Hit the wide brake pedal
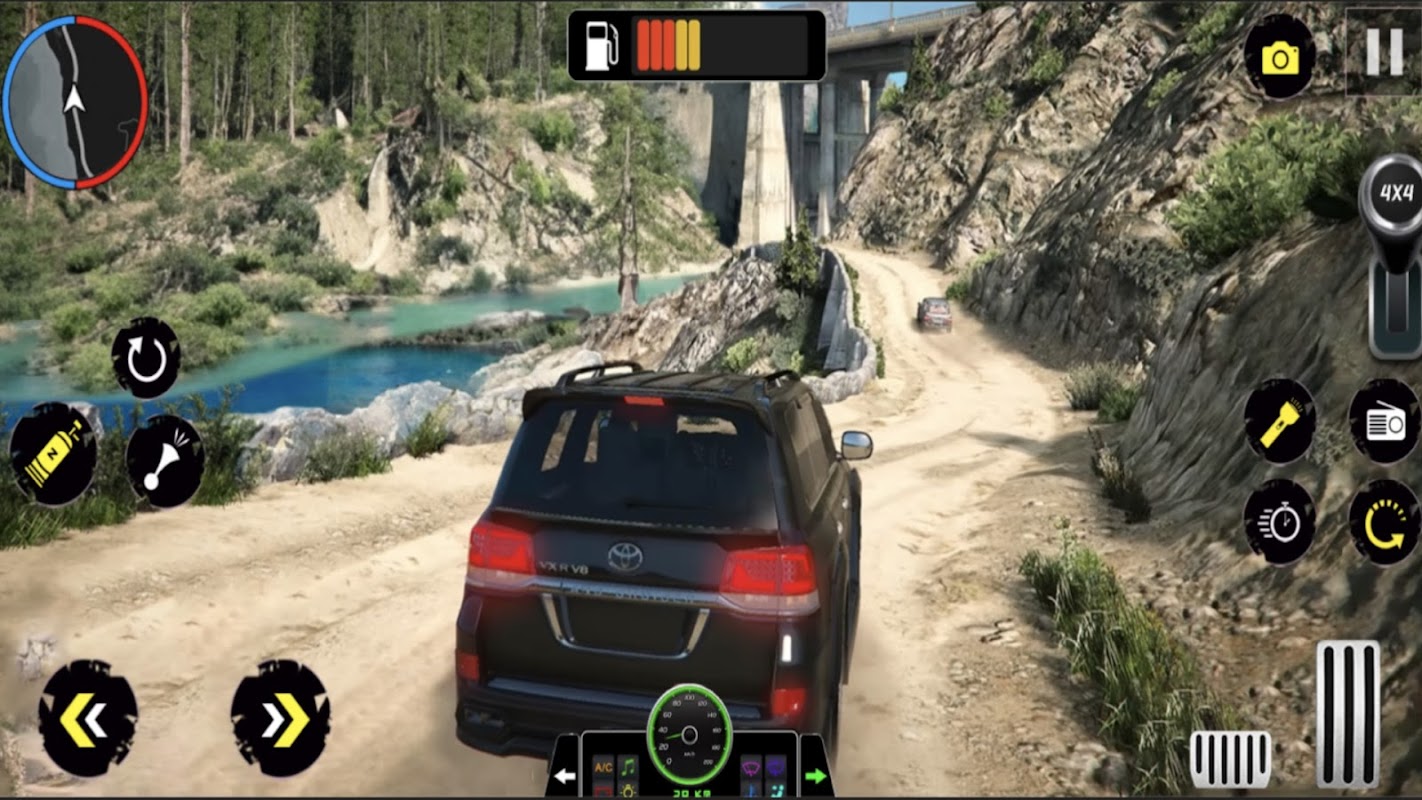 [x=1230, y=759]
